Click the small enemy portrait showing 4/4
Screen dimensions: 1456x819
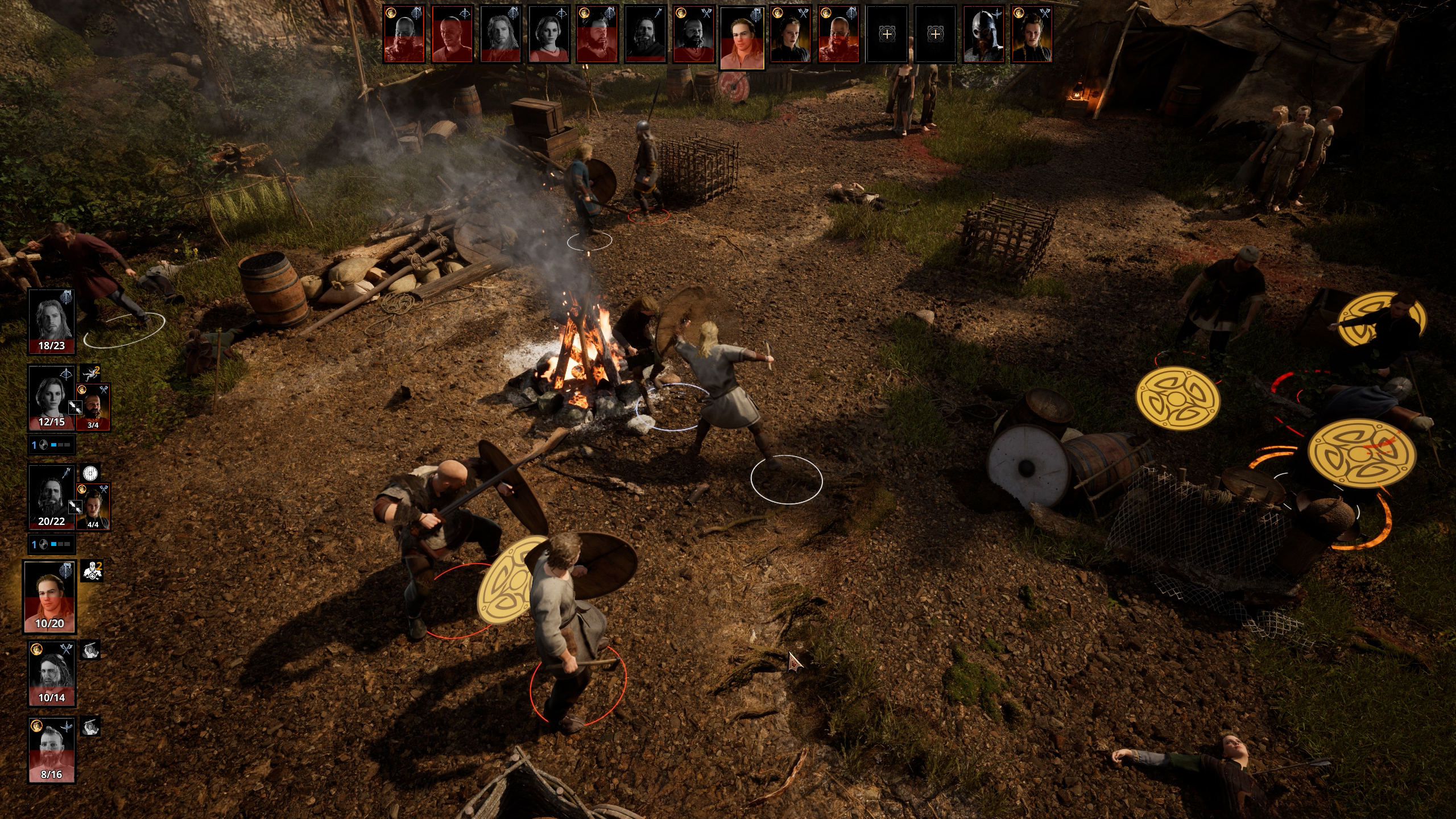pos(93,506)
